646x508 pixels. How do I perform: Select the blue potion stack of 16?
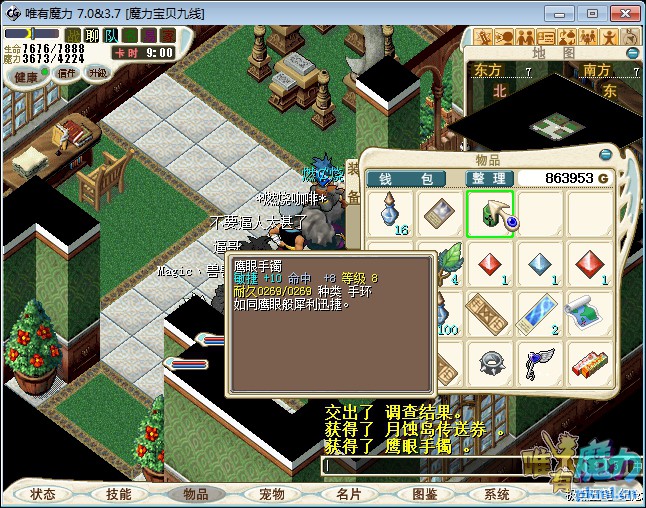(391, 214)
